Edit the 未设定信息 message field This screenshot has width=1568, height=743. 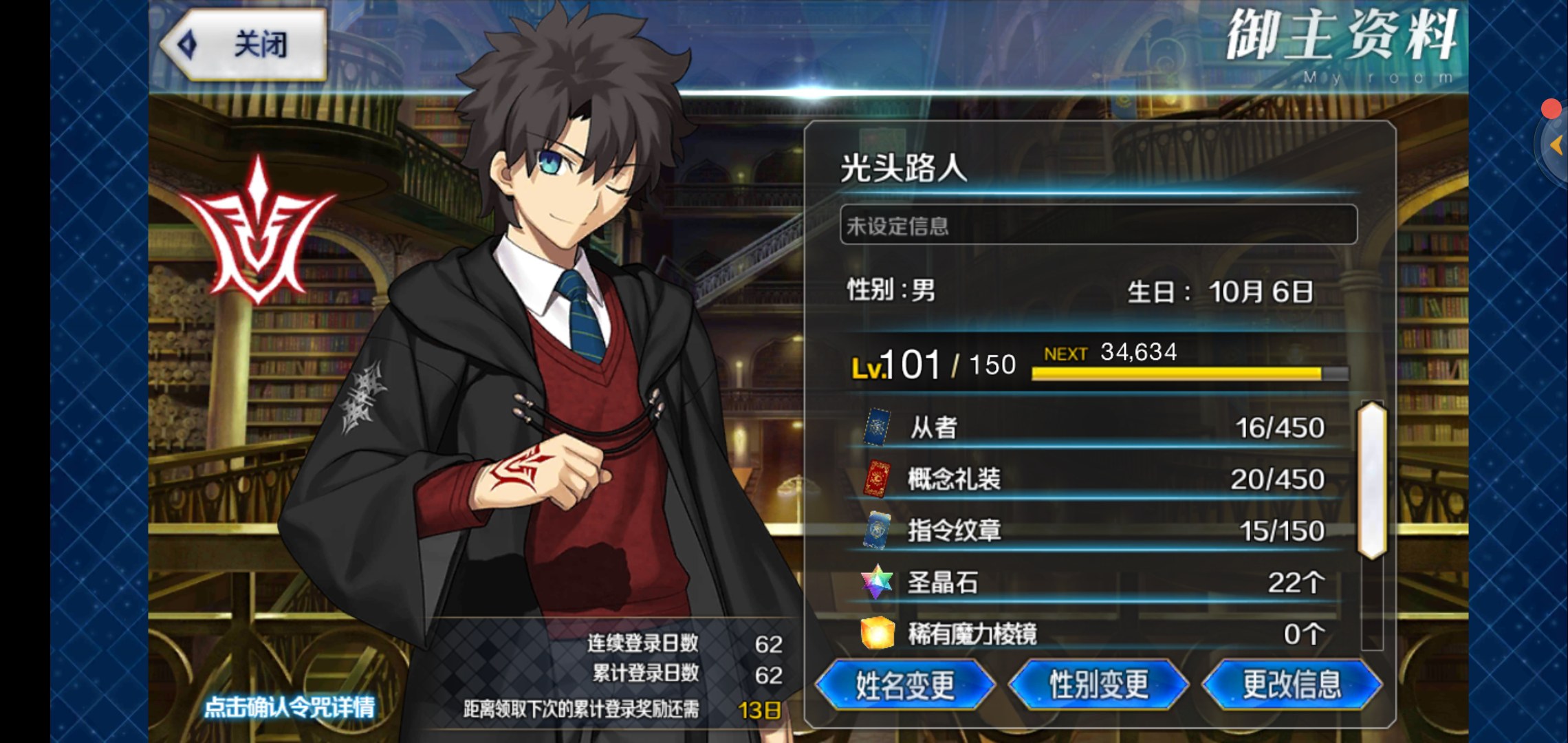[1098, 225]
